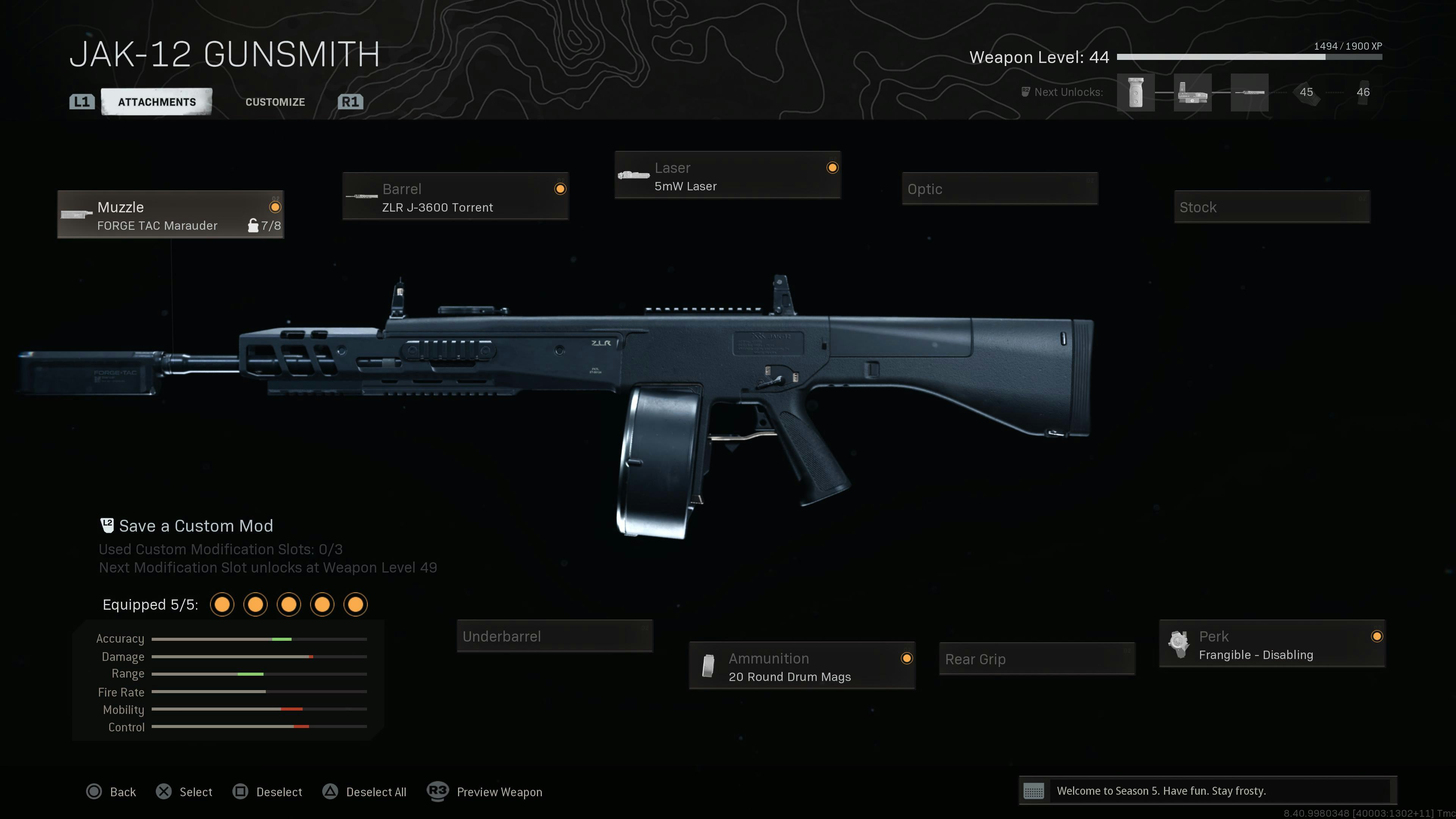Select the Ammunition 20 Round Drum Mags slot
1456x819 pixels.
[802, 667]
